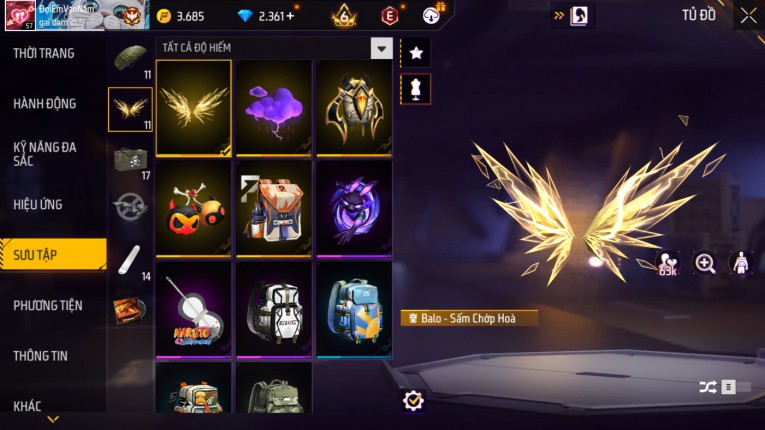Screen dimensions: 765x430
Task: Open the Thời Trang category
Action: 44,53
